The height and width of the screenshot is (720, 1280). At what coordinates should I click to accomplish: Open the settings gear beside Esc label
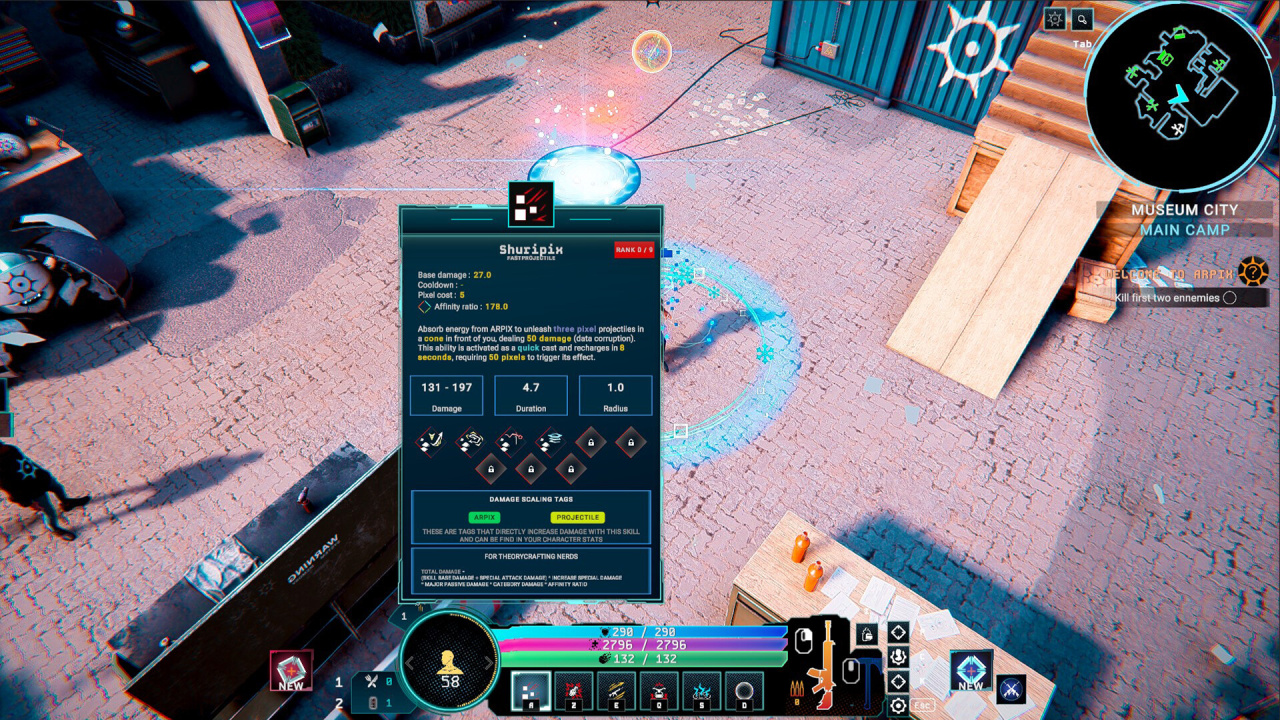[x=898, y=706]
